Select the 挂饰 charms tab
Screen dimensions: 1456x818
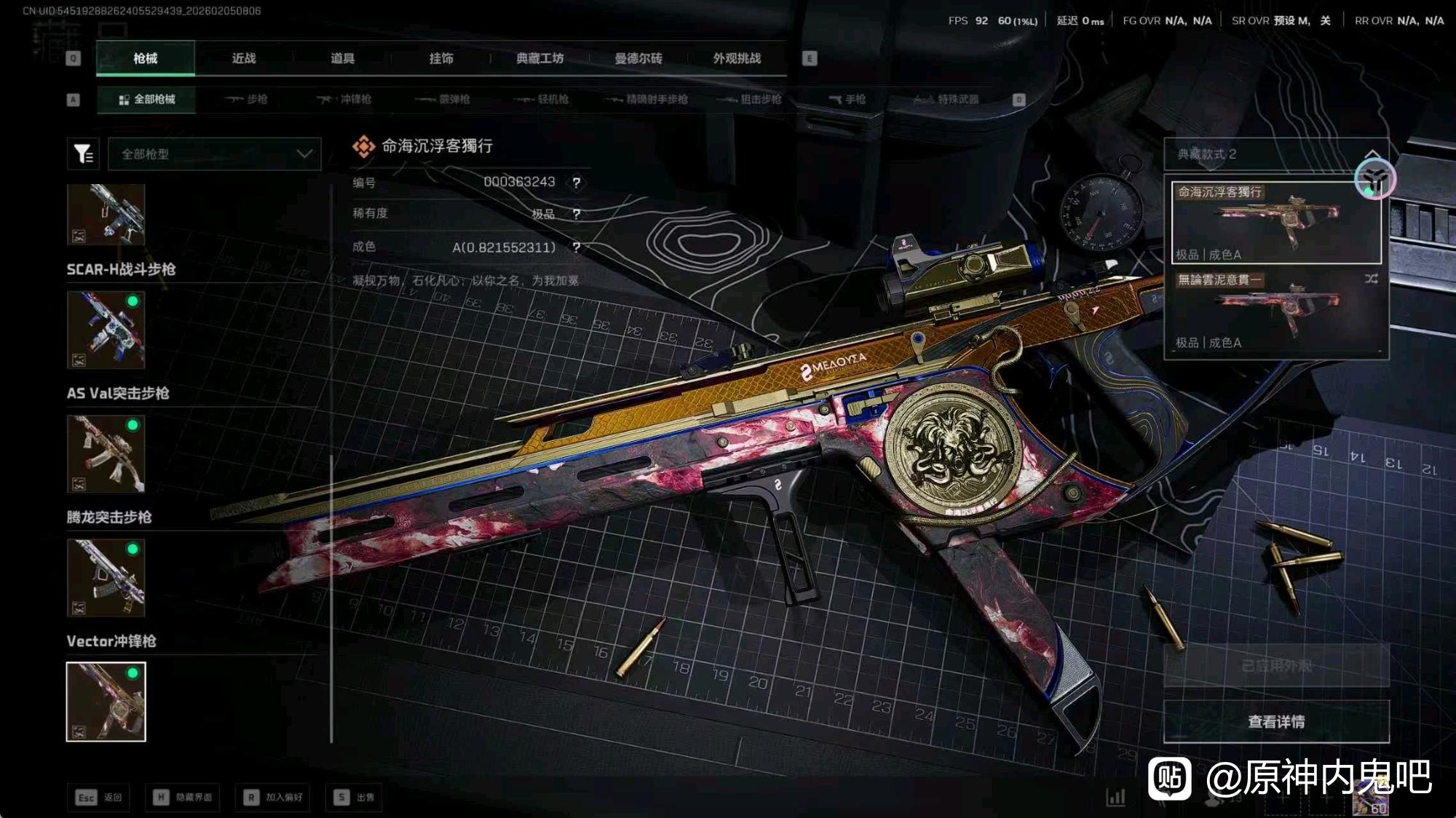coord(441,58)
